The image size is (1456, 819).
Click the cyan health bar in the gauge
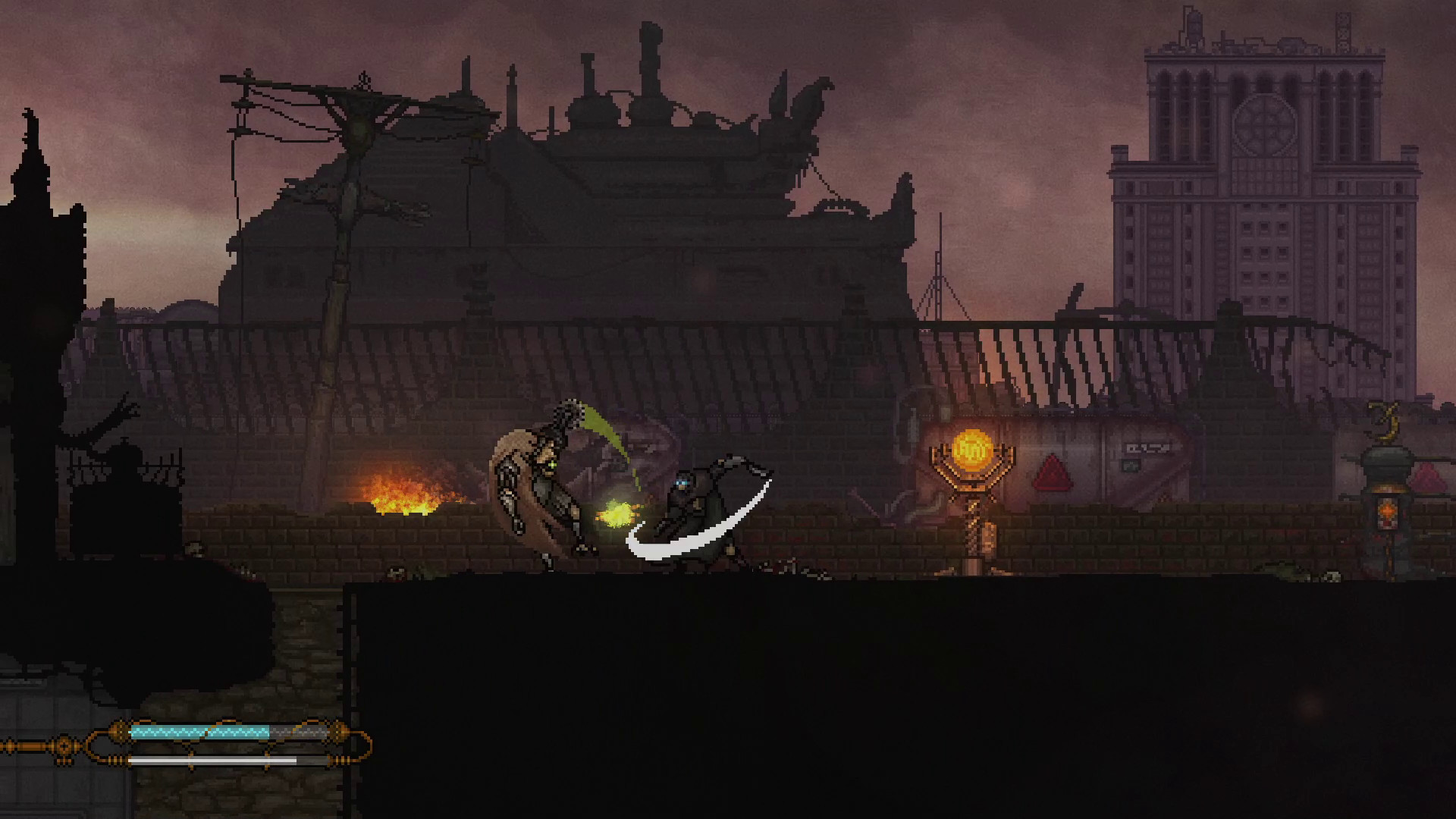click(x=201, y=732)
